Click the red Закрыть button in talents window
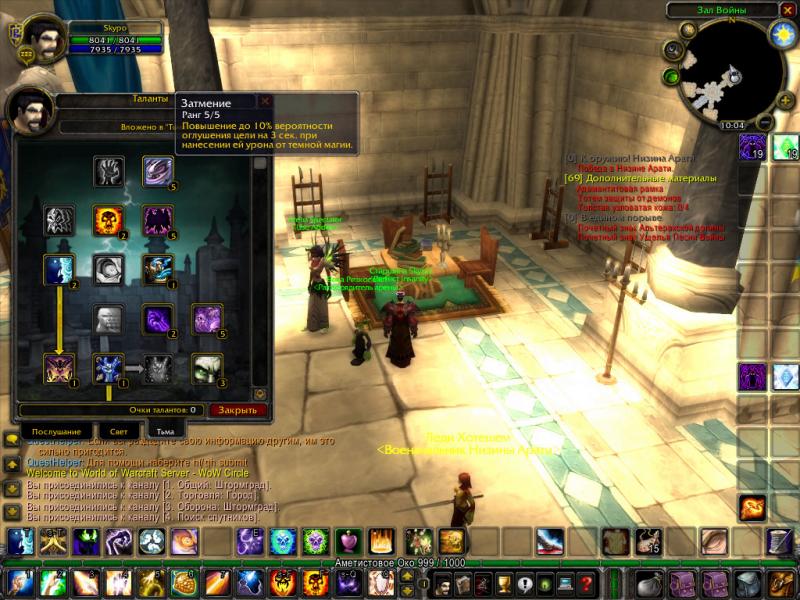This screenshot has height=600, width=800. 237,410
